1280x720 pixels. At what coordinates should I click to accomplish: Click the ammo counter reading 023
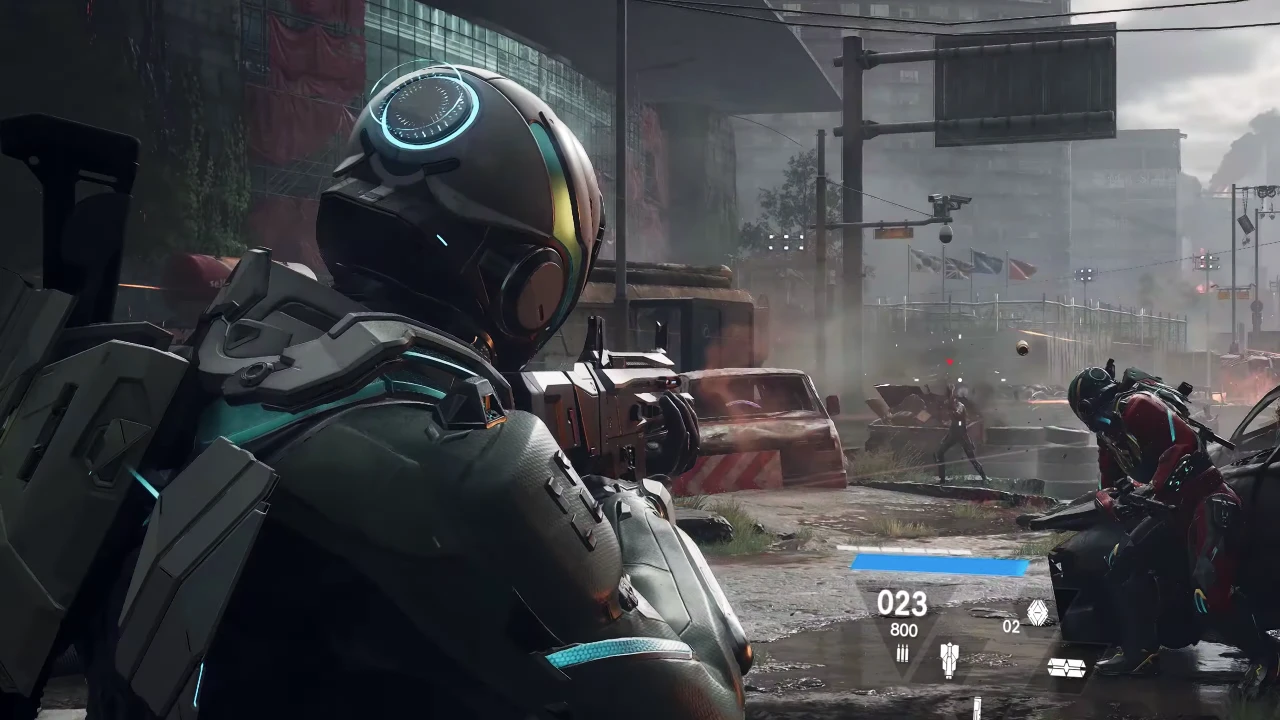coord(903,603)
